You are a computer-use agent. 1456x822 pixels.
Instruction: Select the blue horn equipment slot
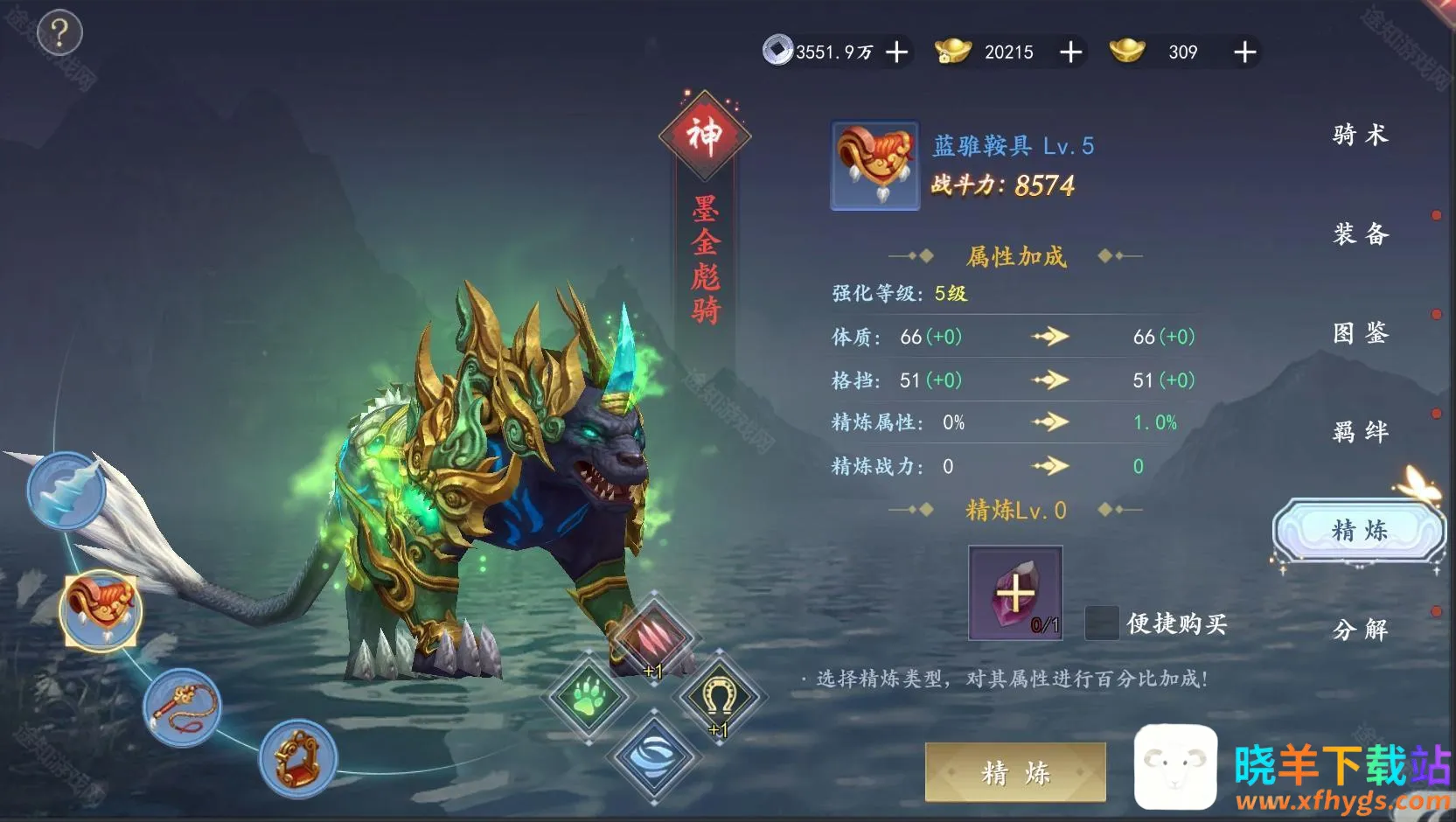click(66, 491)
